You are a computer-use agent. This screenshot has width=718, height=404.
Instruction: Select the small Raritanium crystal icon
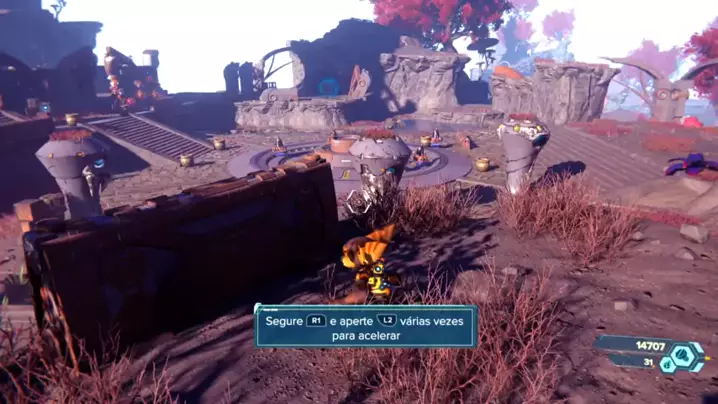[x=667, y=365]
